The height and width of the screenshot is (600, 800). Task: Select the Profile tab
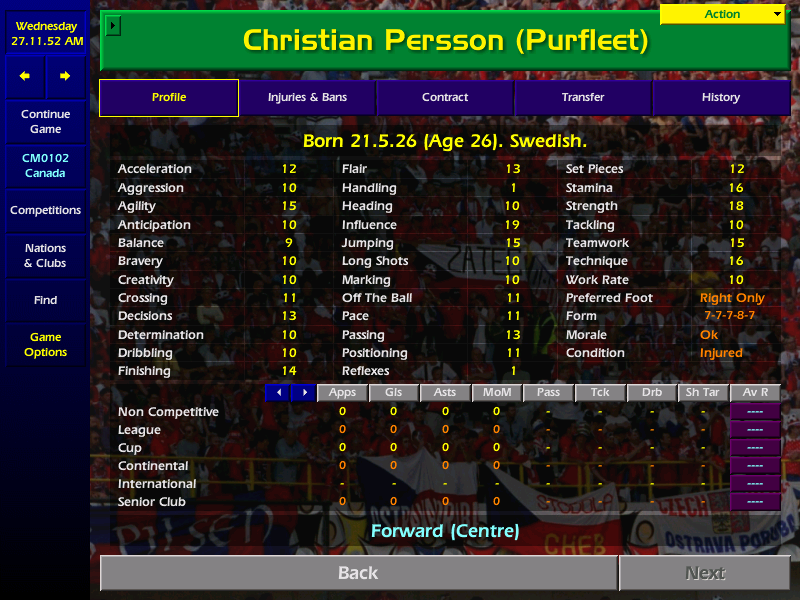click(169, 97)
